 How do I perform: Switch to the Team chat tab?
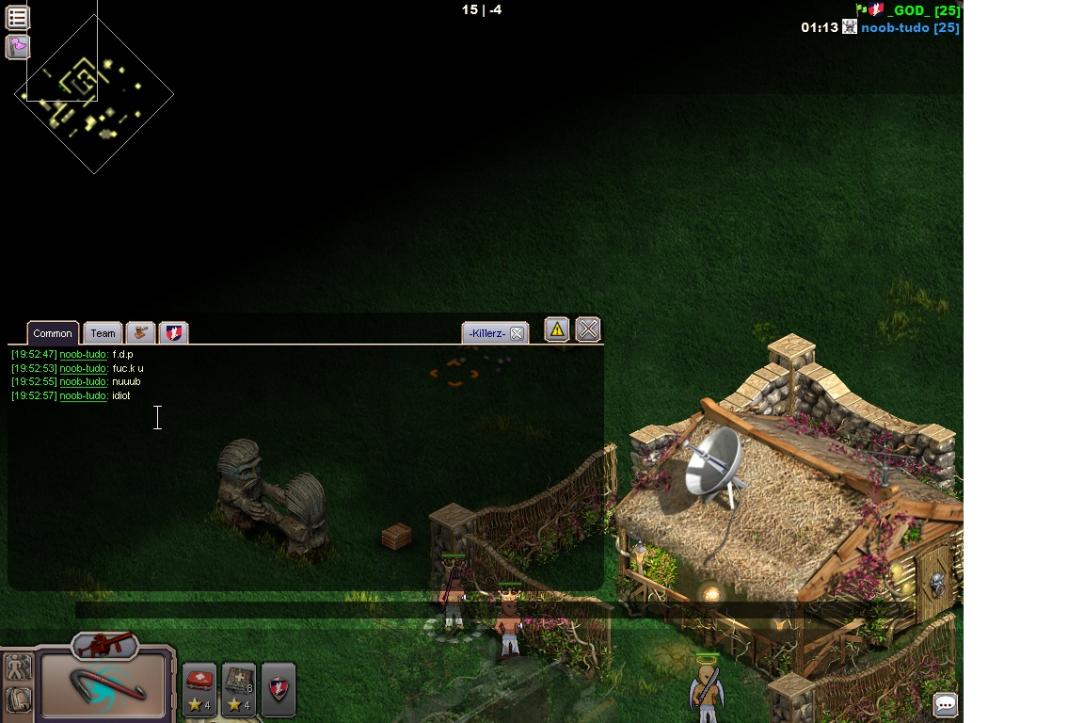click(x=103, y=333)
